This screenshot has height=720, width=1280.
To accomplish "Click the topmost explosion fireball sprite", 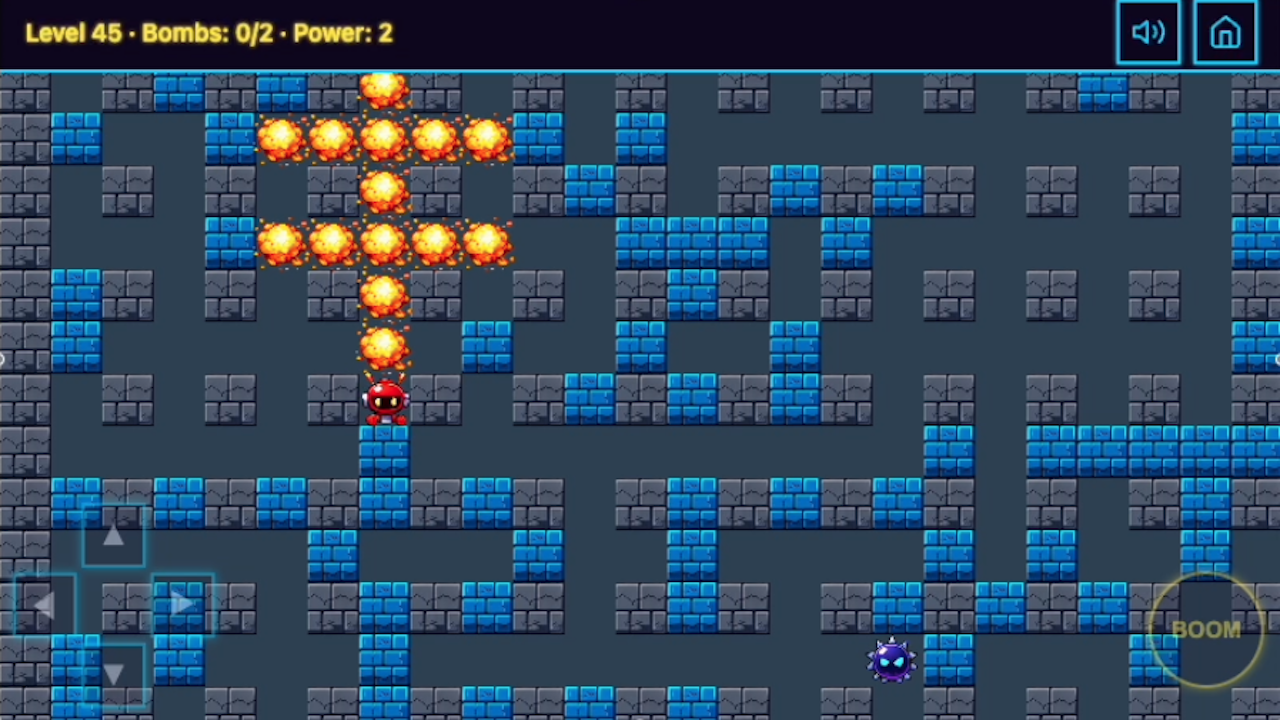I will point(385,90).
